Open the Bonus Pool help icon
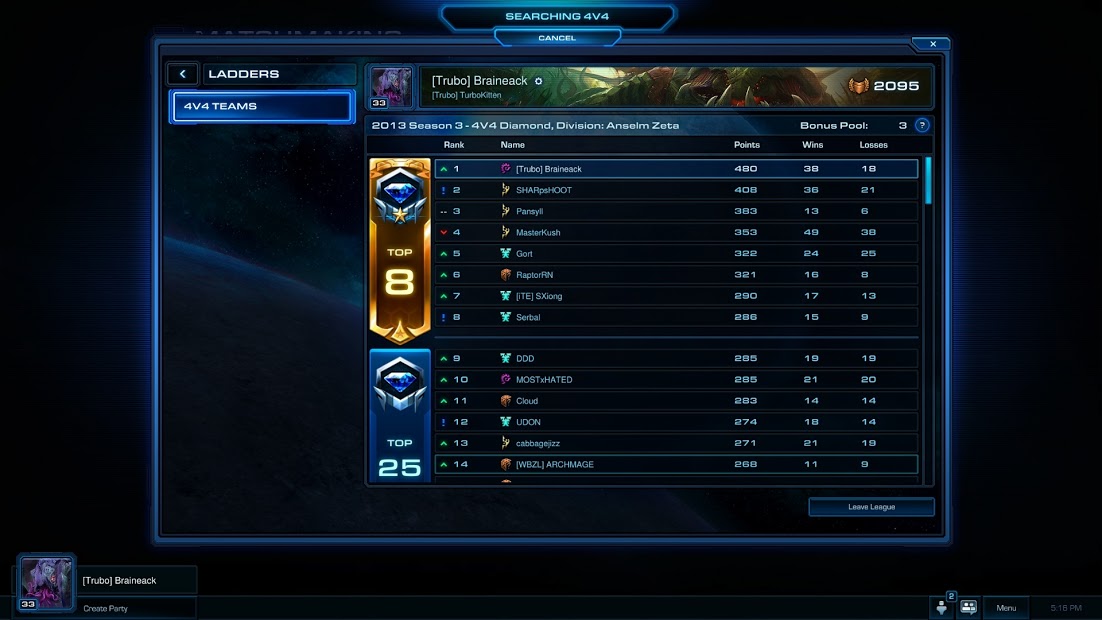The height and width of the screenshot is (620, 1102). [x=922, y=126]
